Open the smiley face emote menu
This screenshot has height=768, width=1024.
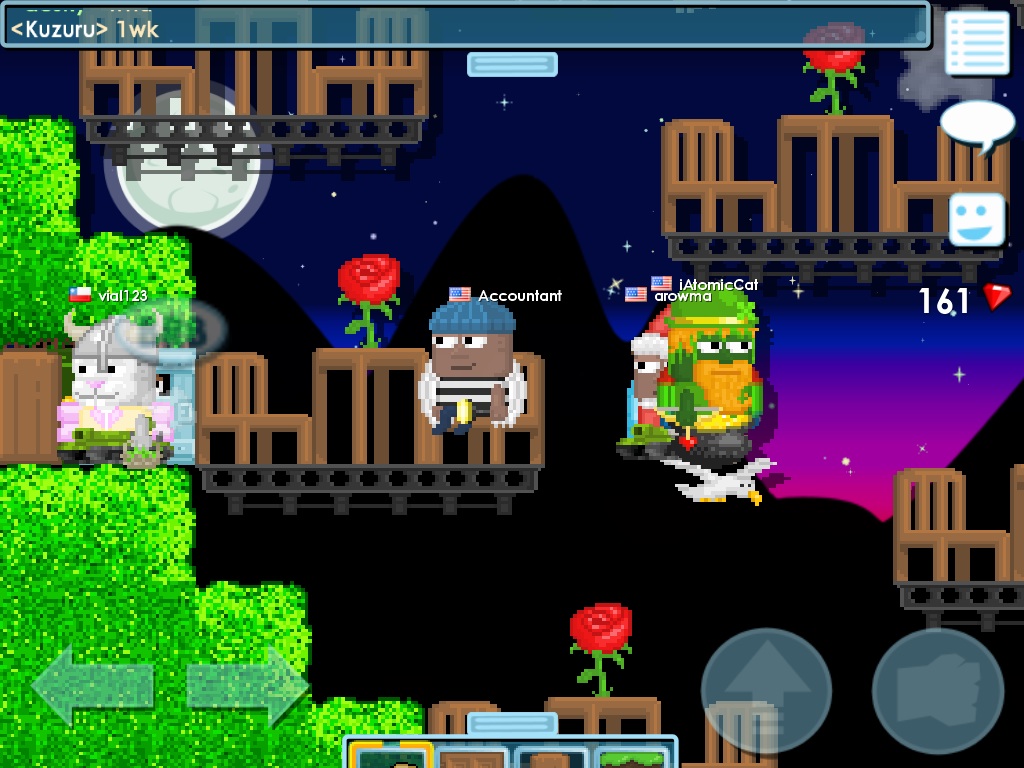click(976, 219)
